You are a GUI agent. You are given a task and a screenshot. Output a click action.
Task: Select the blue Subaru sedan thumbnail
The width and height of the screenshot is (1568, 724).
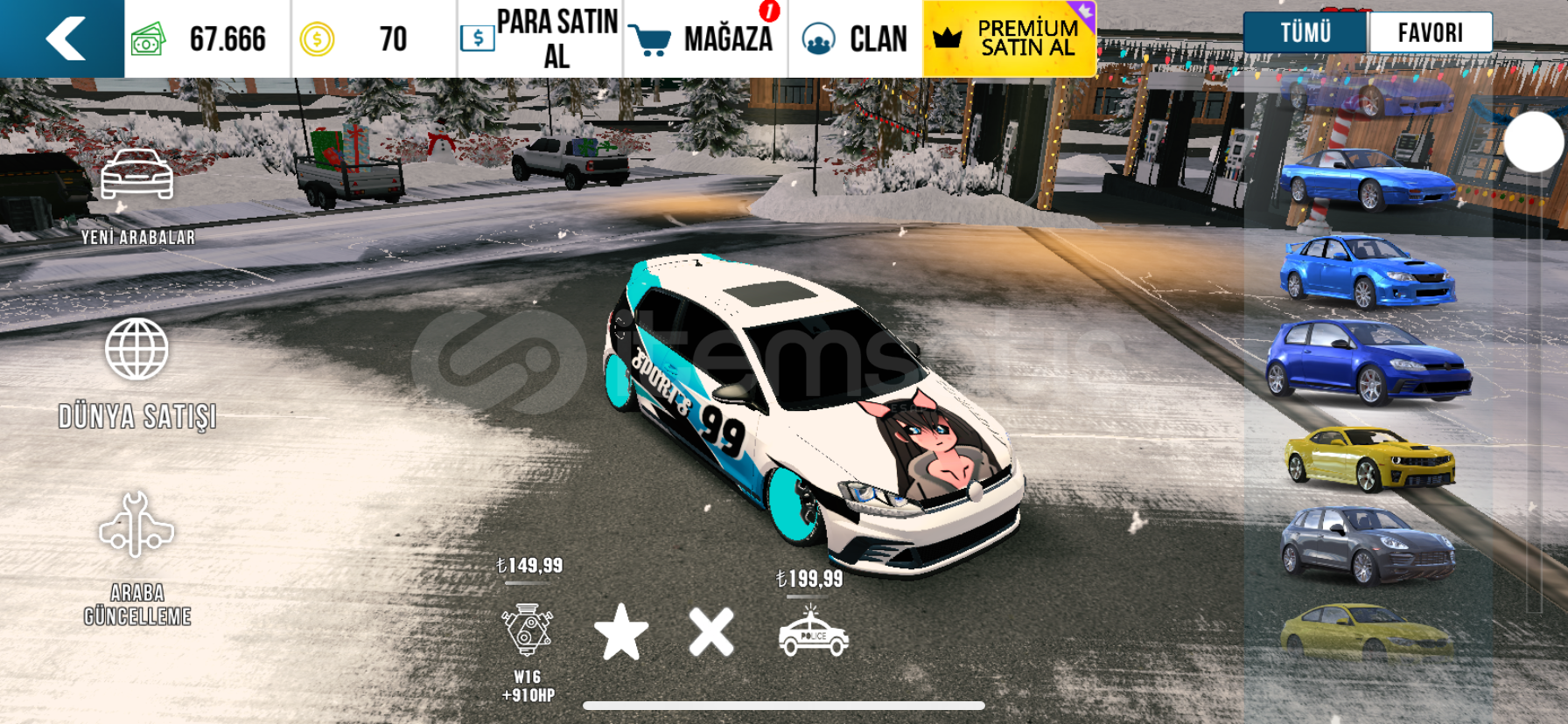click(1367, 271)
